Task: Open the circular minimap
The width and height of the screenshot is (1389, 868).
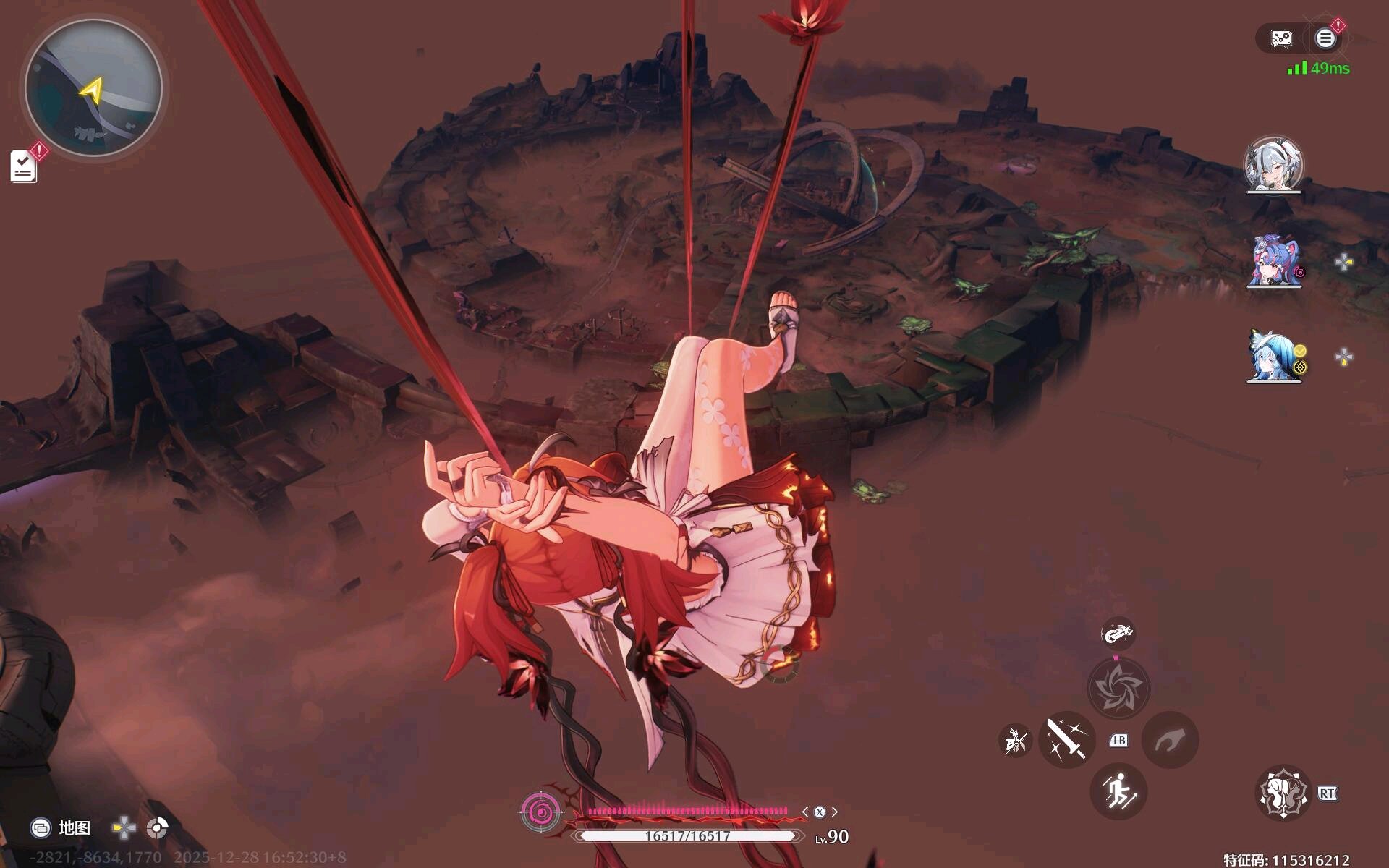Action: click(x=93, y=88)
